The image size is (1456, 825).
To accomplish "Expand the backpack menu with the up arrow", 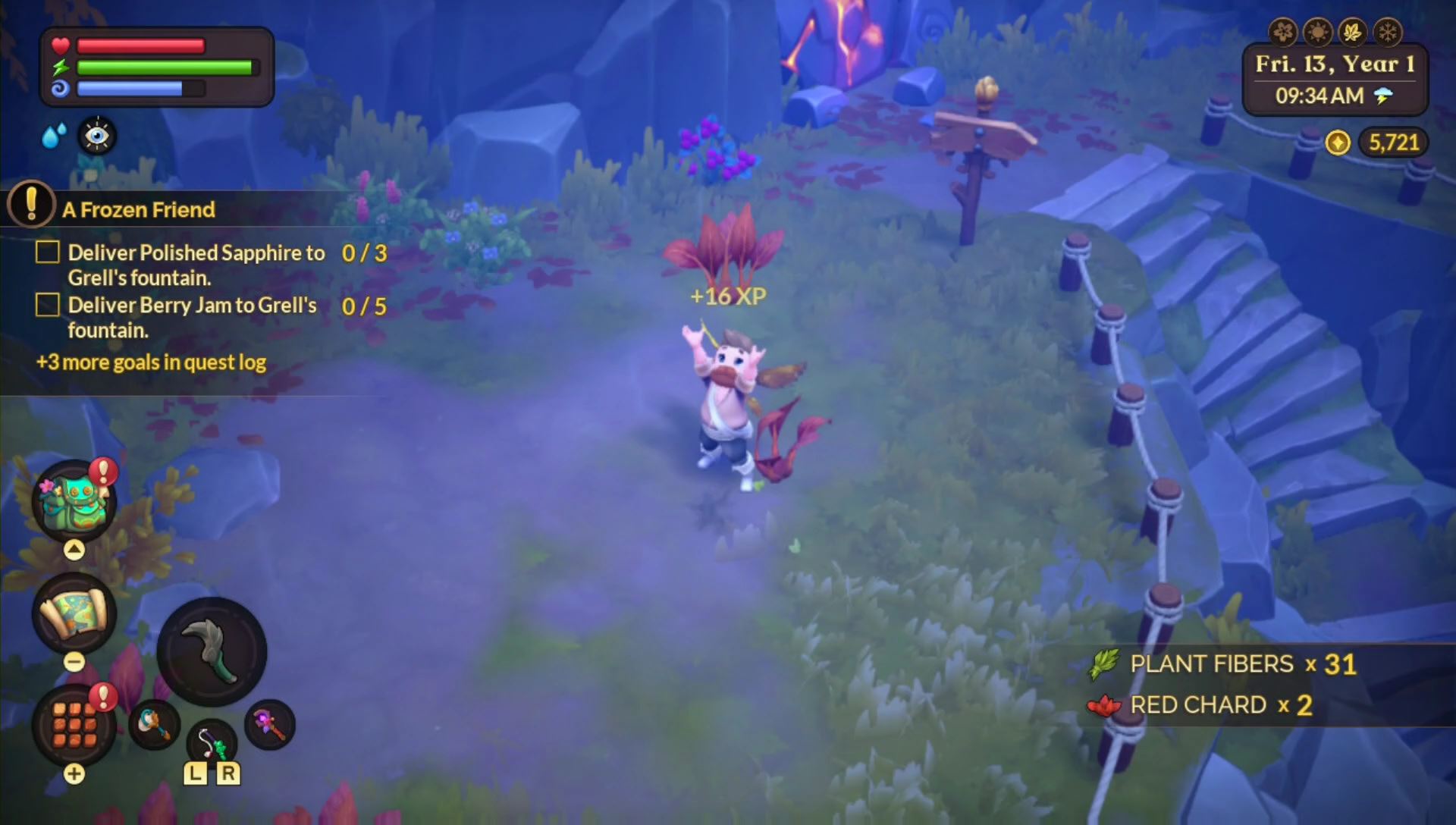I will (74, 547).
